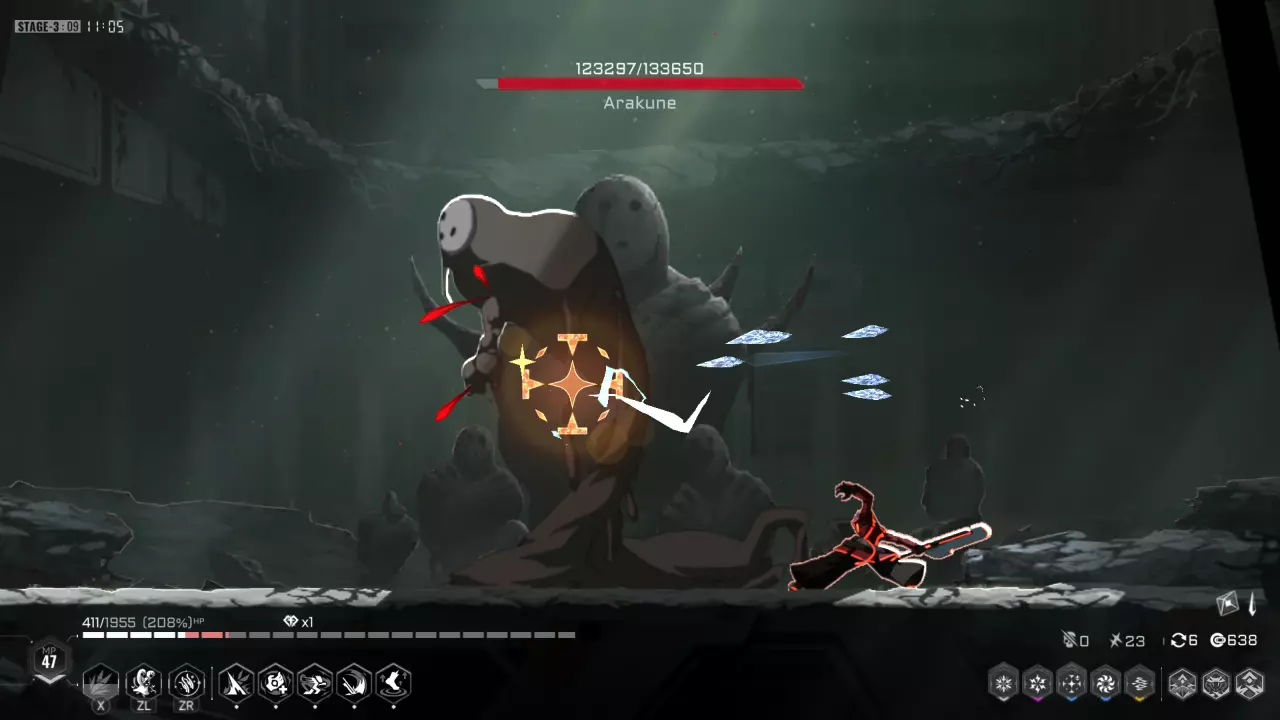Click the MP 47 hexagon badge
This screenshot has height=720, width=1280.
[50, 661]
